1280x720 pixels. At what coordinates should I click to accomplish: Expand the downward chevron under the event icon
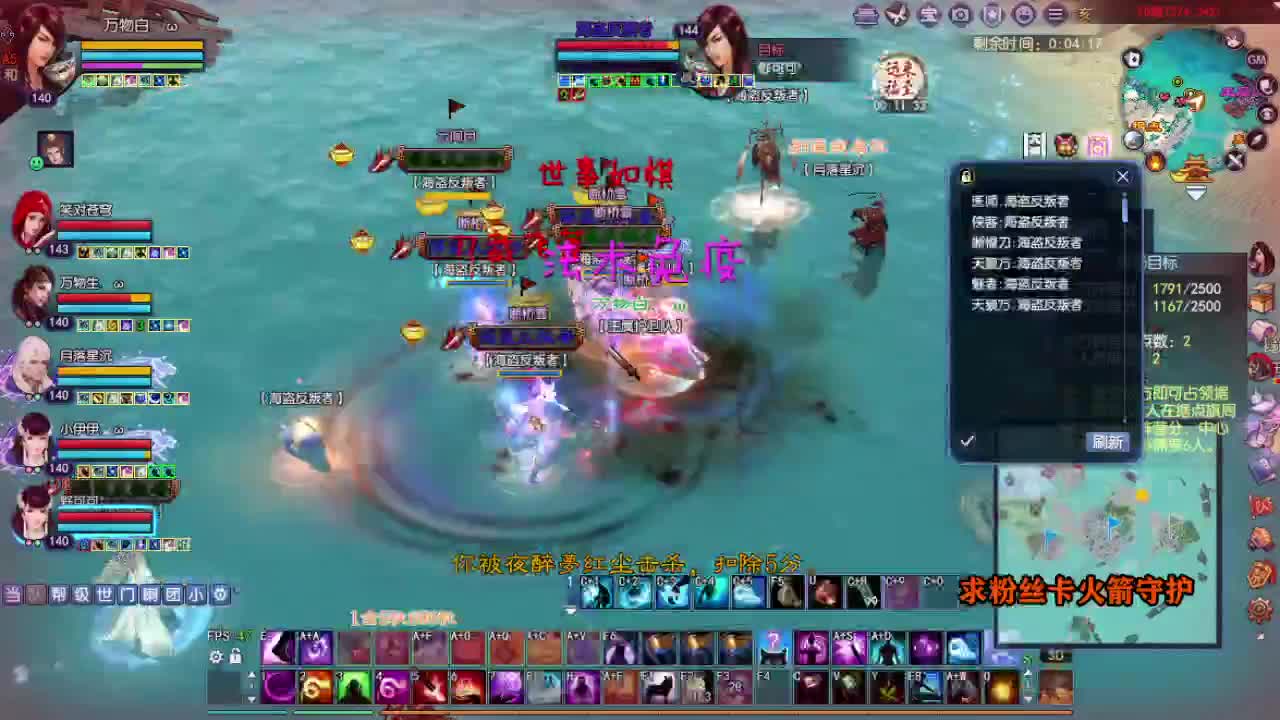[x=1194, y=190]
